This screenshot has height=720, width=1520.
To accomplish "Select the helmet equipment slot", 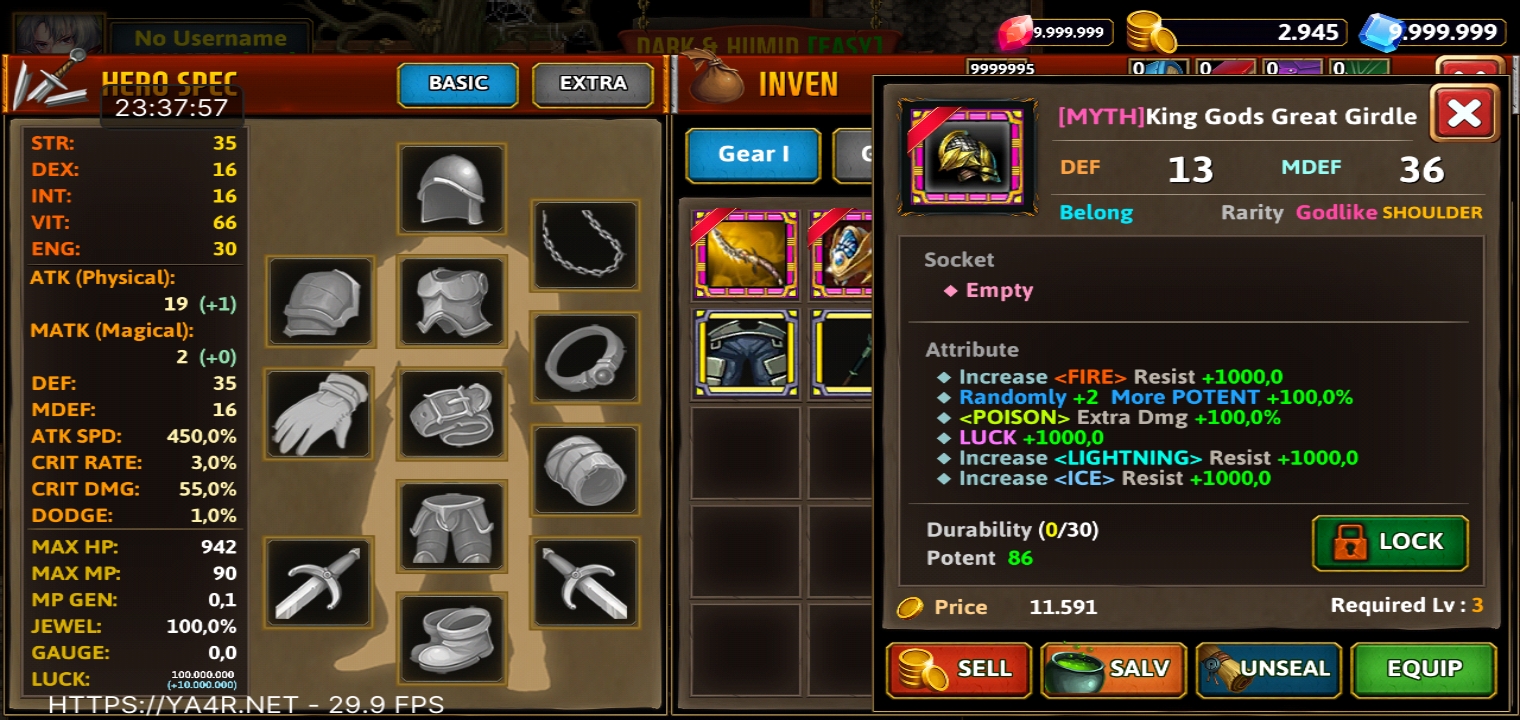I will (x=452, y=189).
